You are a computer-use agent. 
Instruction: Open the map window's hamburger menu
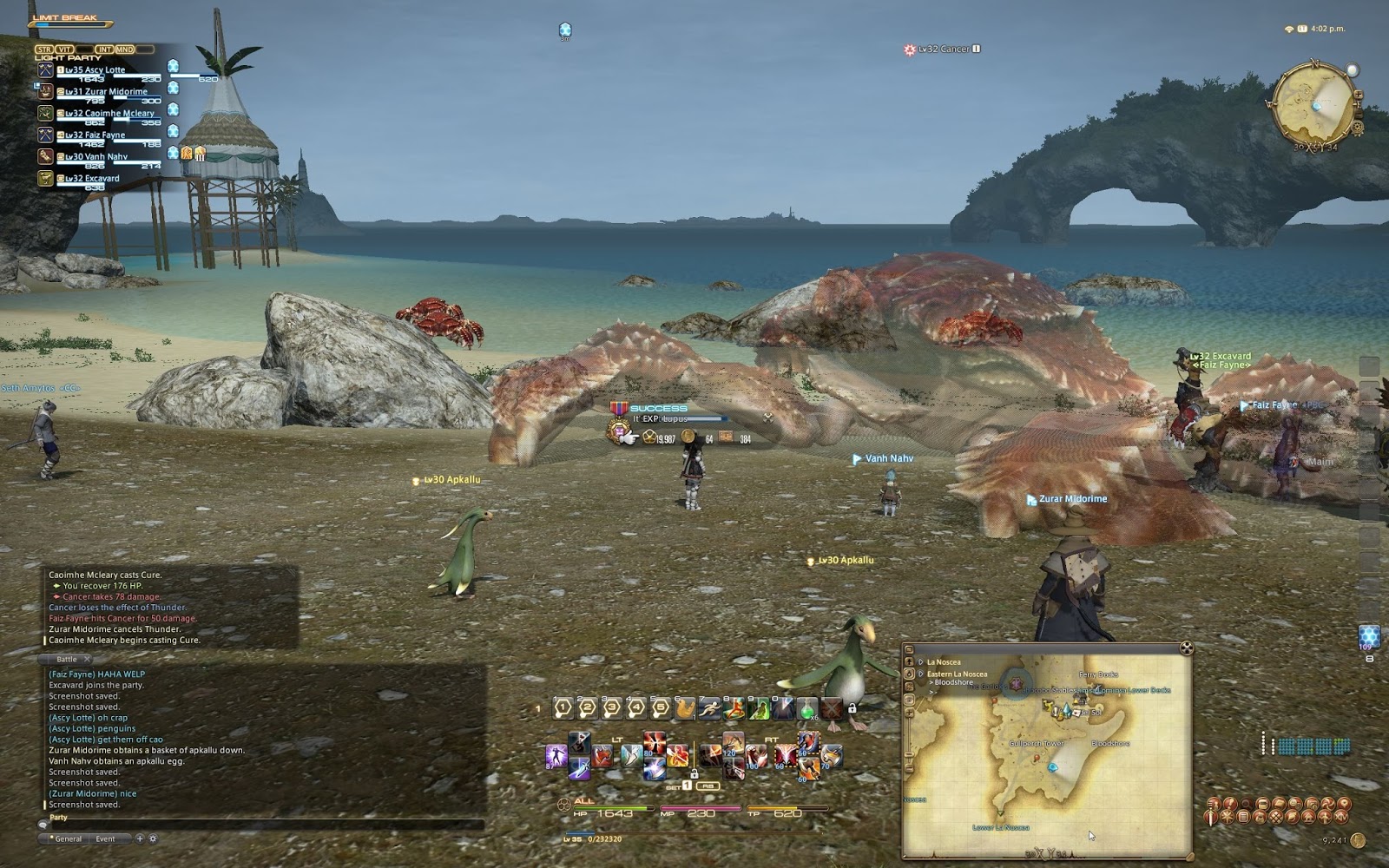[909, 648]
